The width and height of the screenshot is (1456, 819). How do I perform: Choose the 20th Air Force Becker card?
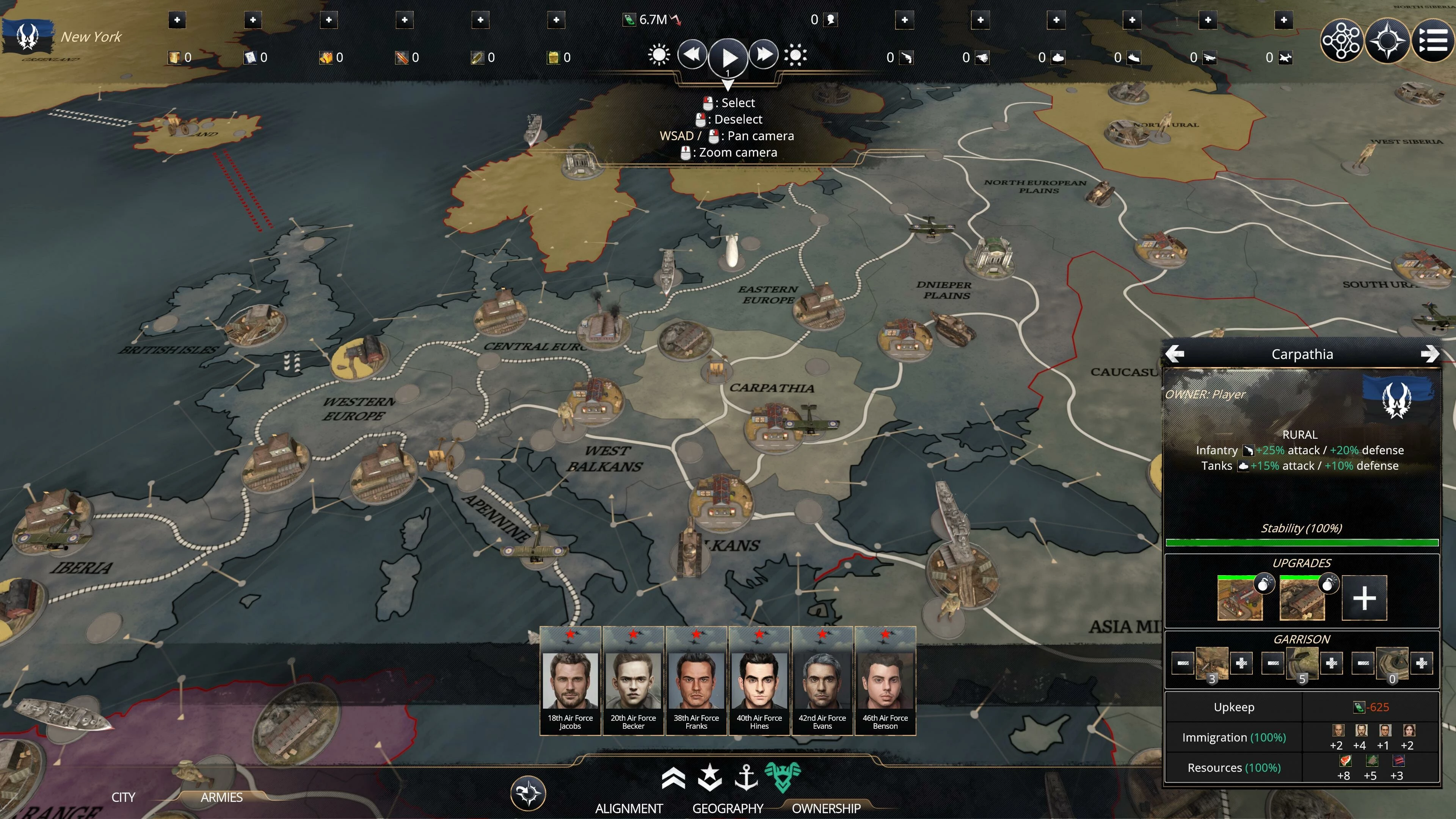(633, 681)
